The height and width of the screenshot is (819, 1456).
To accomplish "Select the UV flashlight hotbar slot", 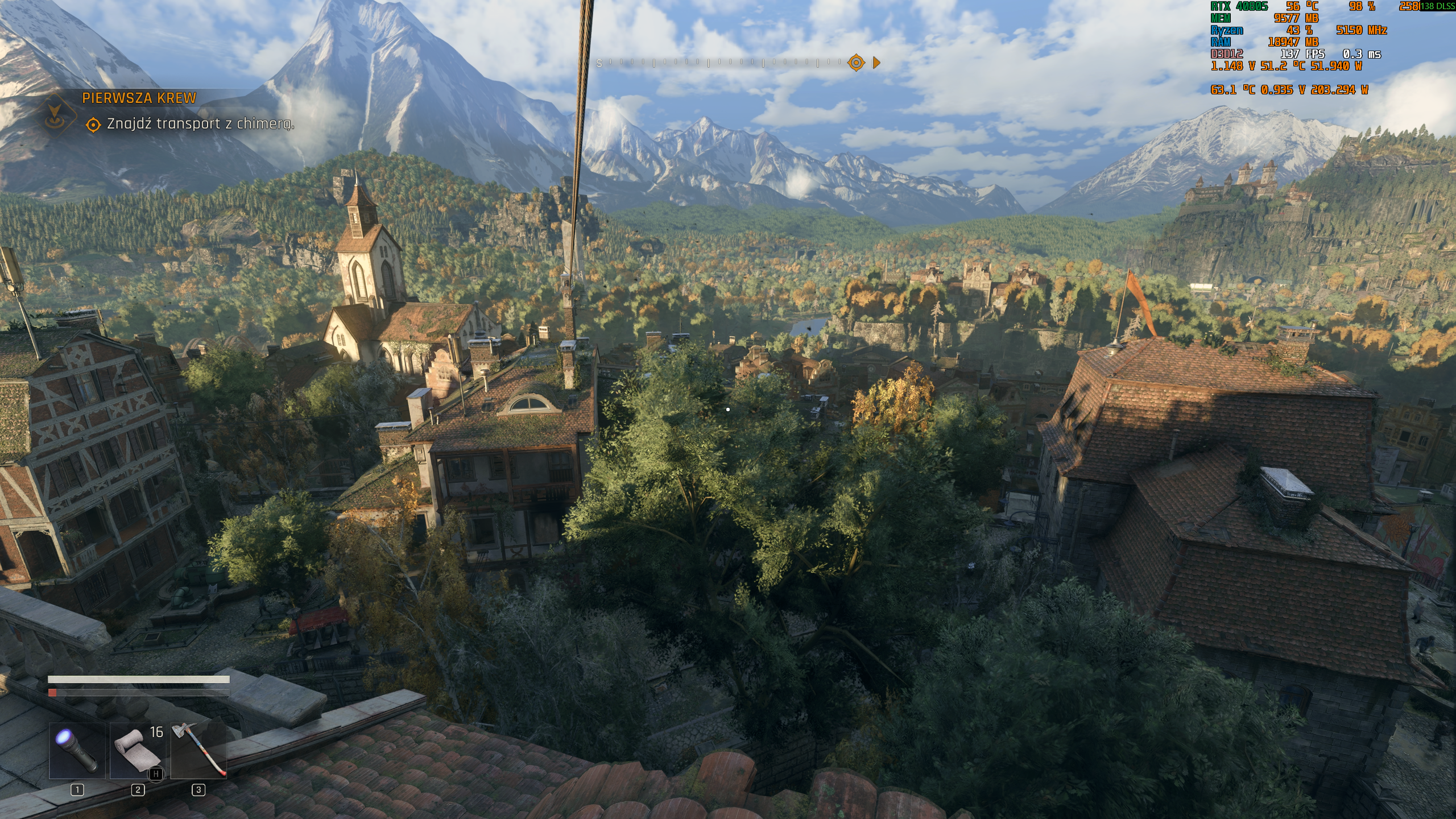I will click(77, 751).
